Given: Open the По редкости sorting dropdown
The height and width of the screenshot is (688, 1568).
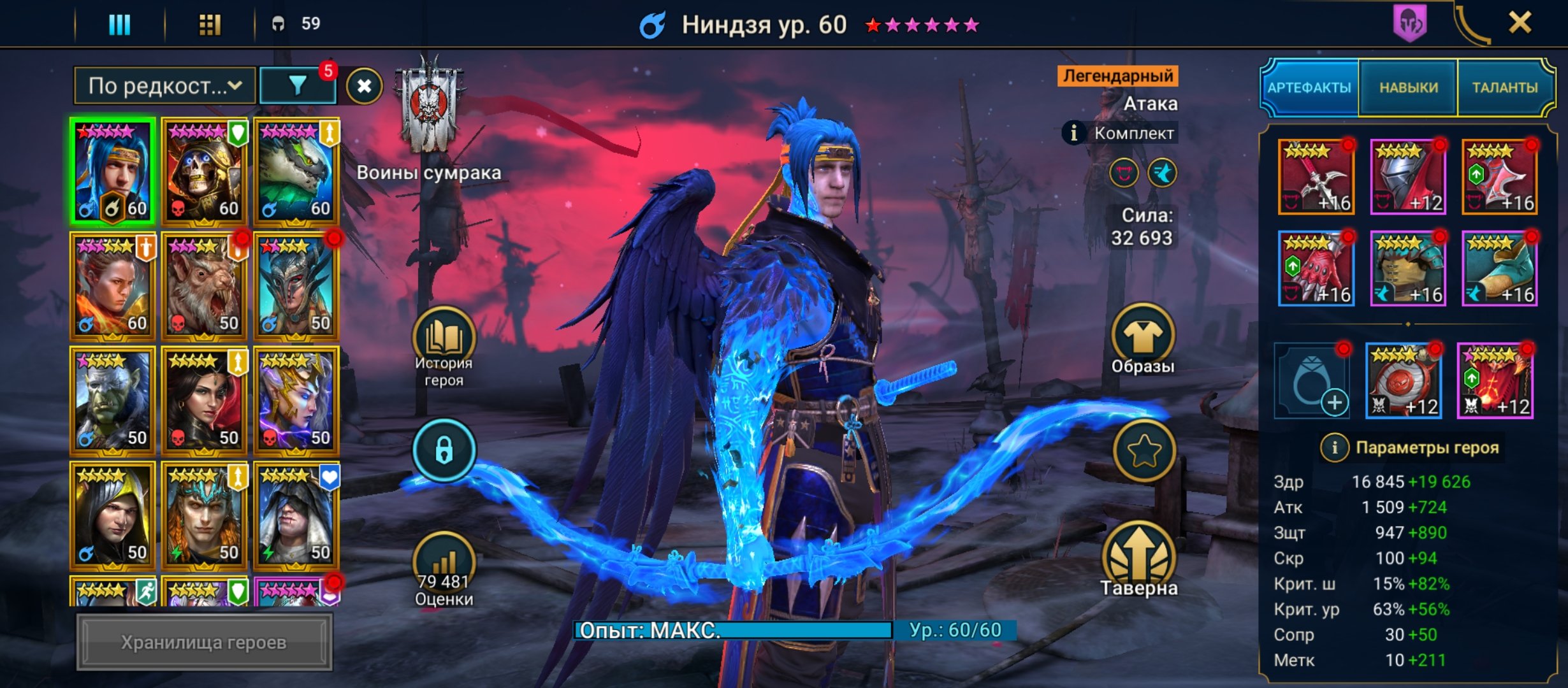Looking at the screenshot, I should pos(164,86).
